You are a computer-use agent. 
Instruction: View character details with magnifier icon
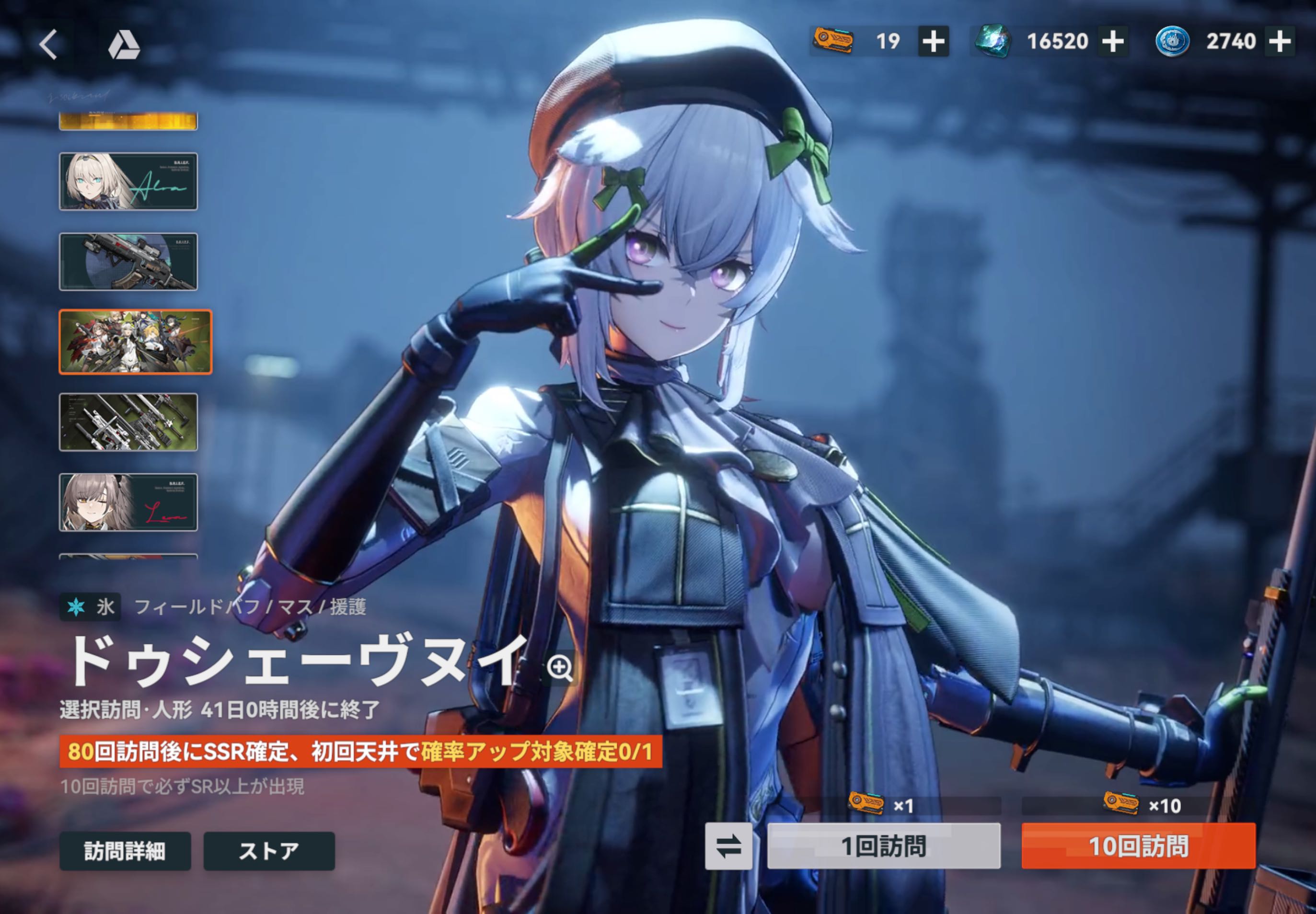(x=559, y=667)
